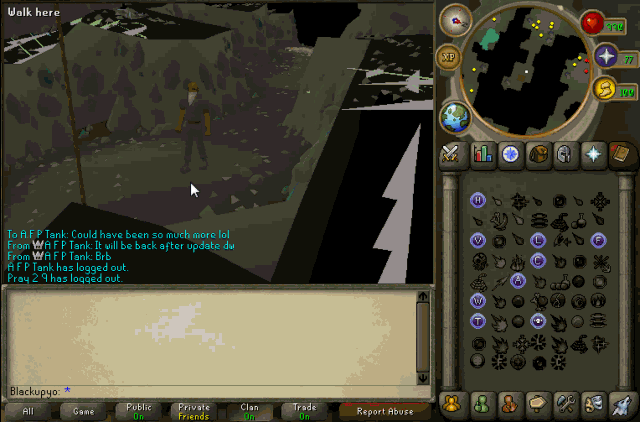The width and height of the screenshot is (640, 422).
Task: Click on the circular minimap
Action: point(524,69)
